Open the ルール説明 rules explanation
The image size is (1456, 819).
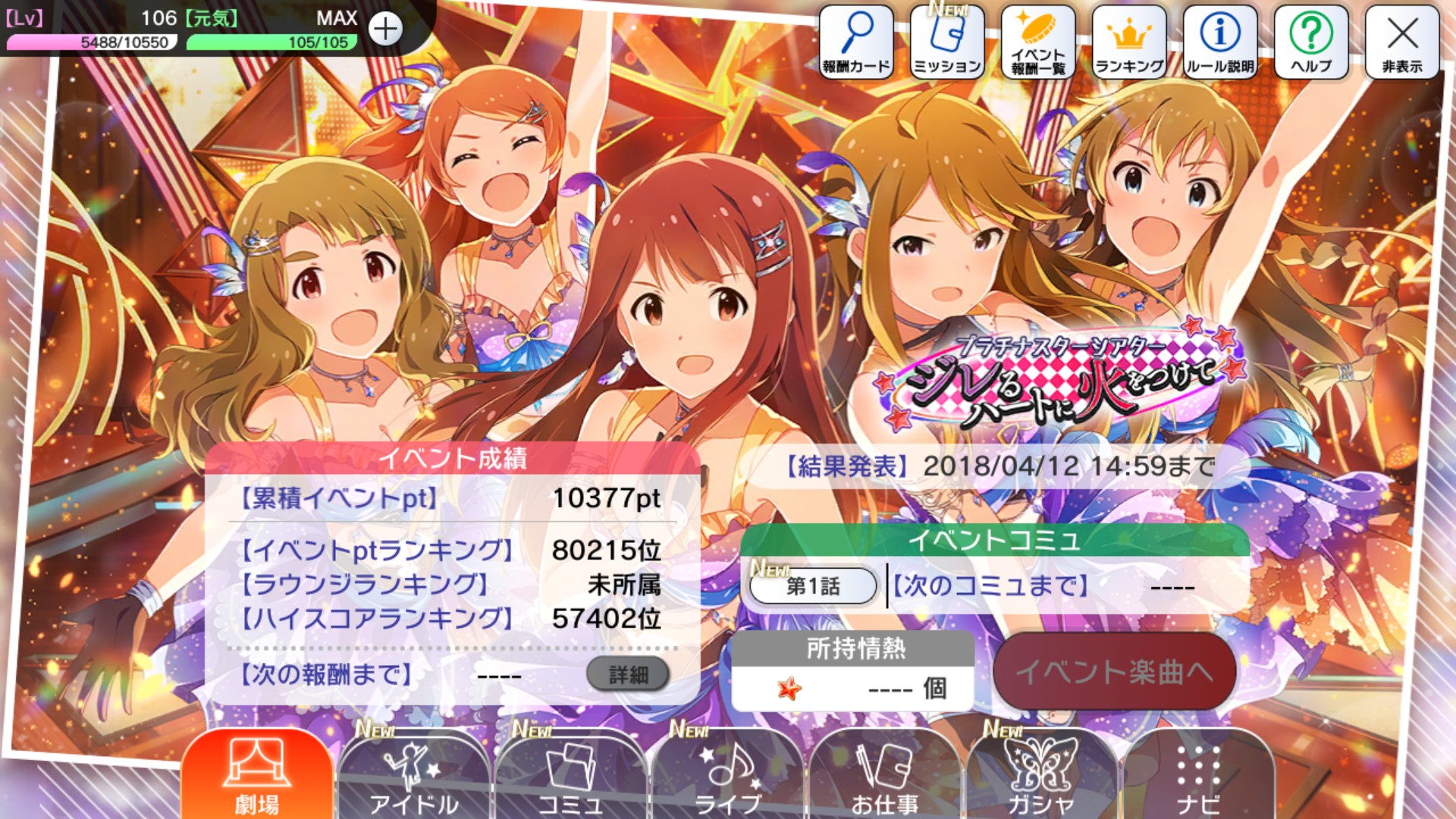point(1219,38)
